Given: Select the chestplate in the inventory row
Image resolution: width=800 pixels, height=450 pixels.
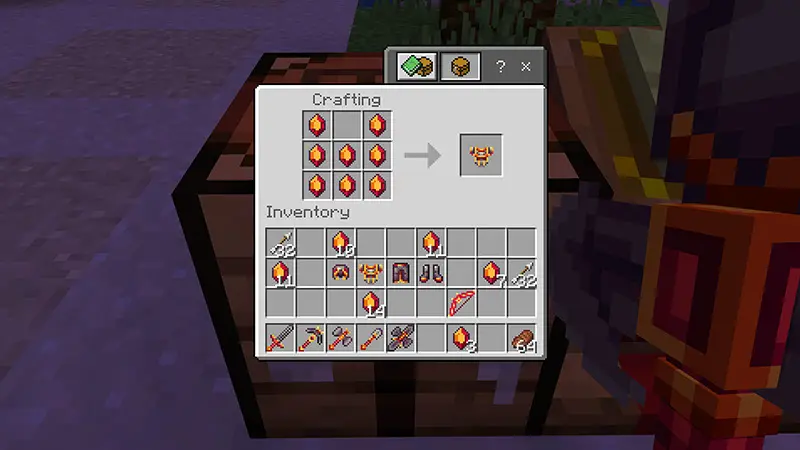Looking at the screenshot, I should (371, 272).
